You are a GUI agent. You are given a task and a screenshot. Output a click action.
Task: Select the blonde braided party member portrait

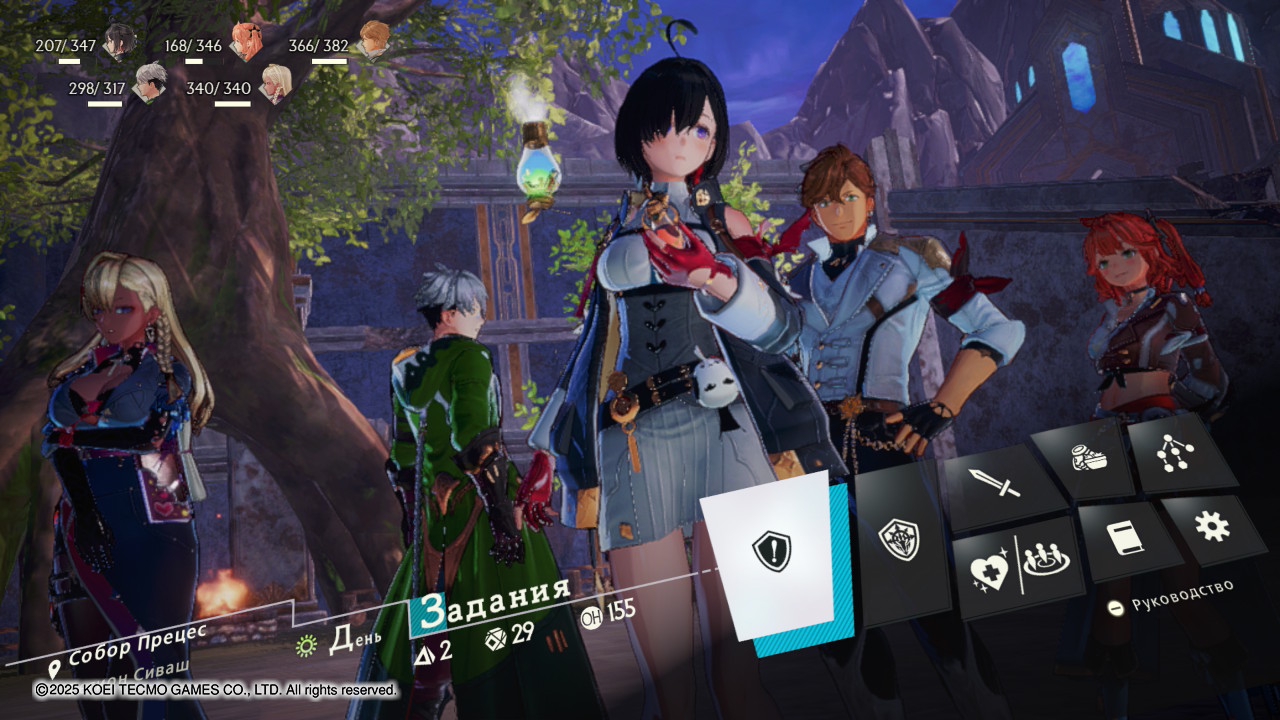point(275,83)
